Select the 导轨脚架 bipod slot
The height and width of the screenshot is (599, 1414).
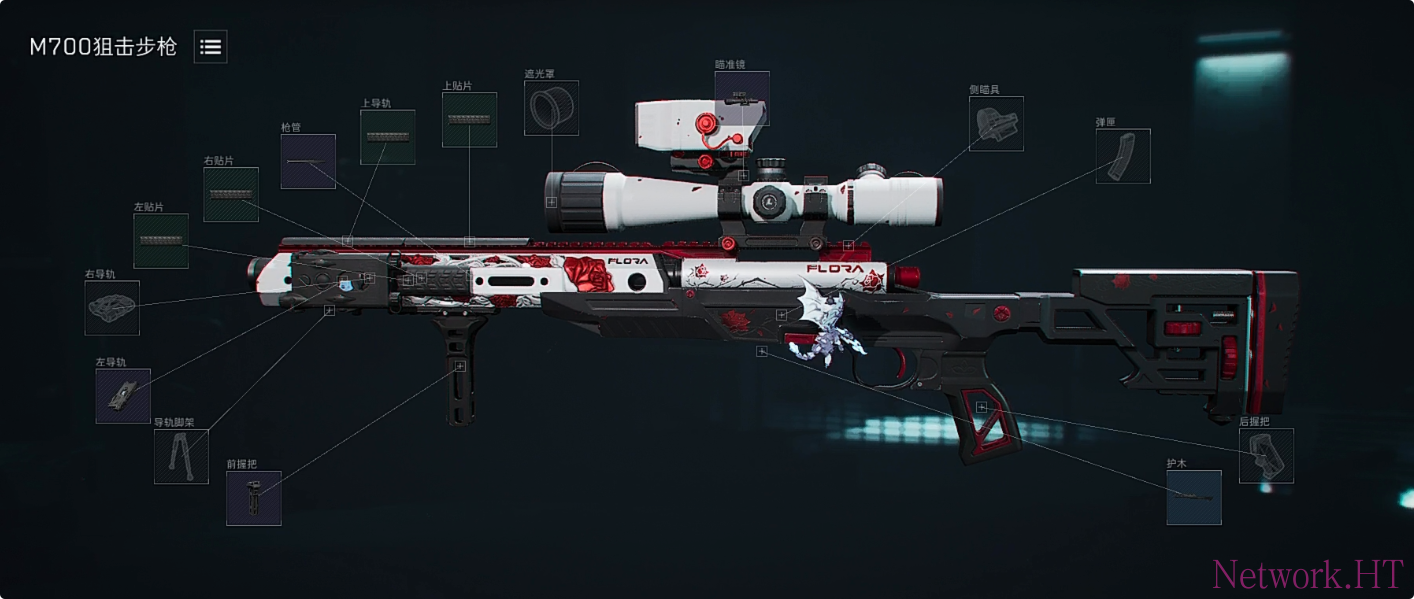[181, 457]
